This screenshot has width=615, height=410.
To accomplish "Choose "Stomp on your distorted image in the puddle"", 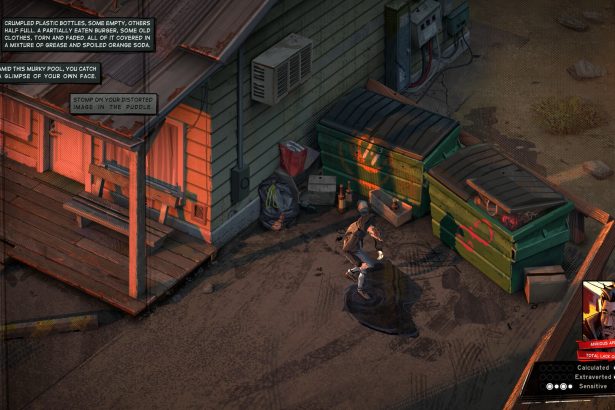I will click(x=114, y=103).
